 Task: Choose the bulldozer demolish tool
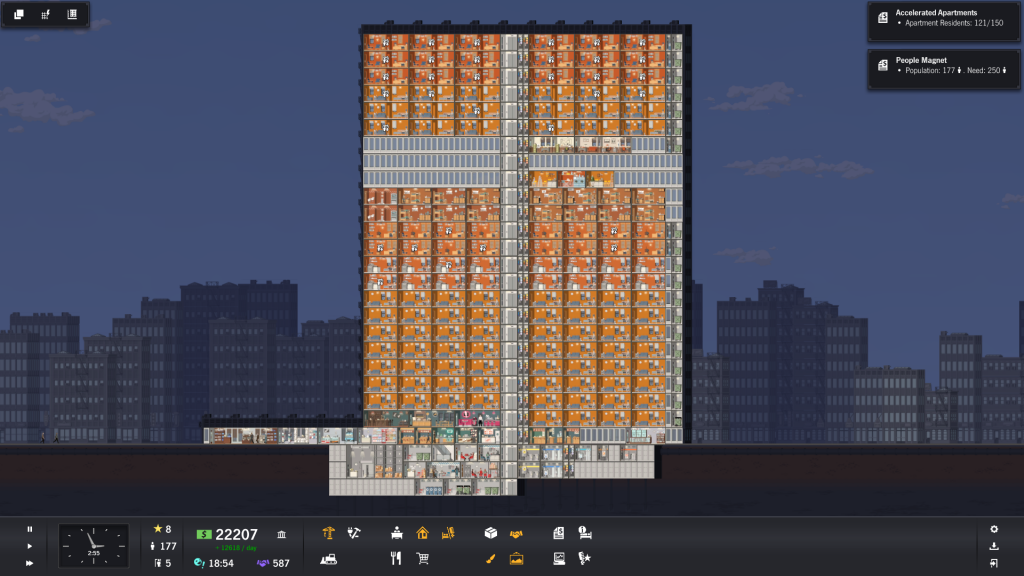[329, 559]
